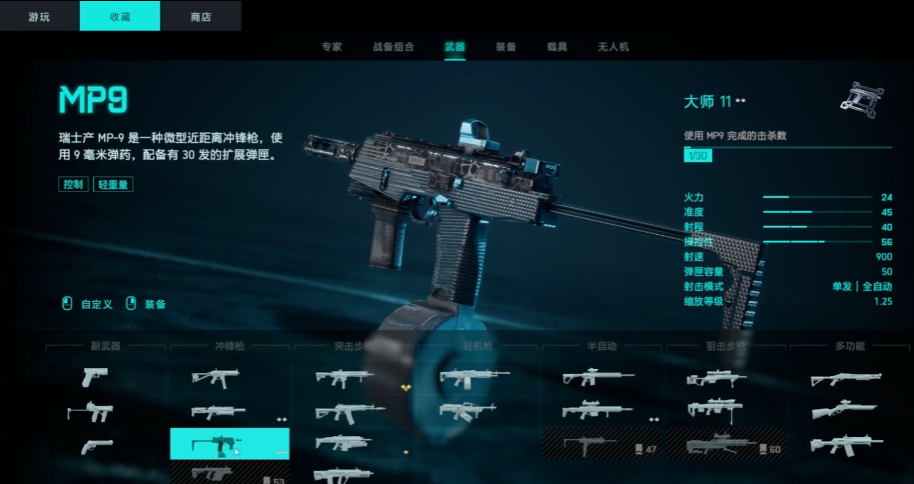Pick the locked level 60 sniper rifle

coord(725,444)
